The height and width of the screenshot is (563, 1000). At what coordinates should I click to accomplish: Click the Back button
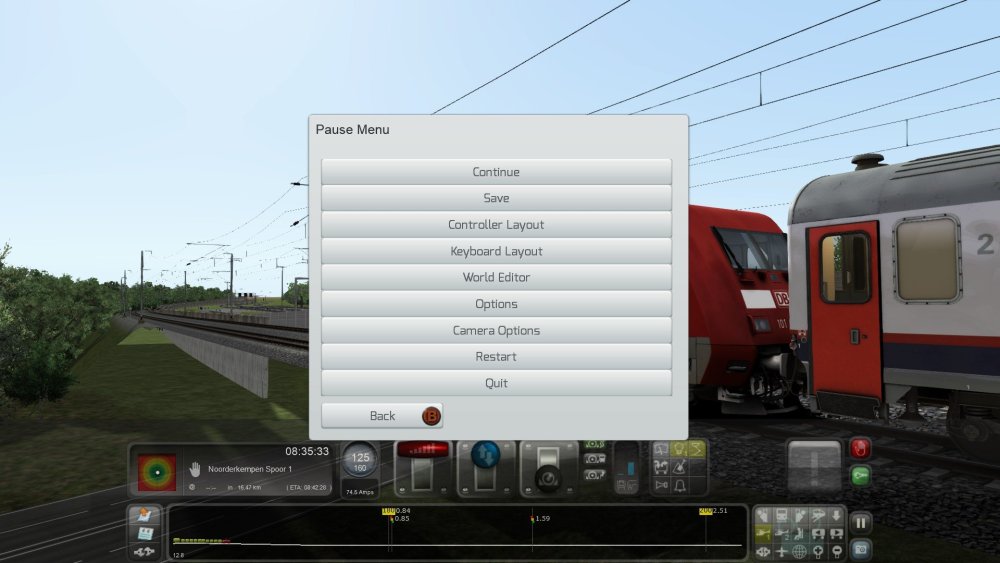[382, 416]
